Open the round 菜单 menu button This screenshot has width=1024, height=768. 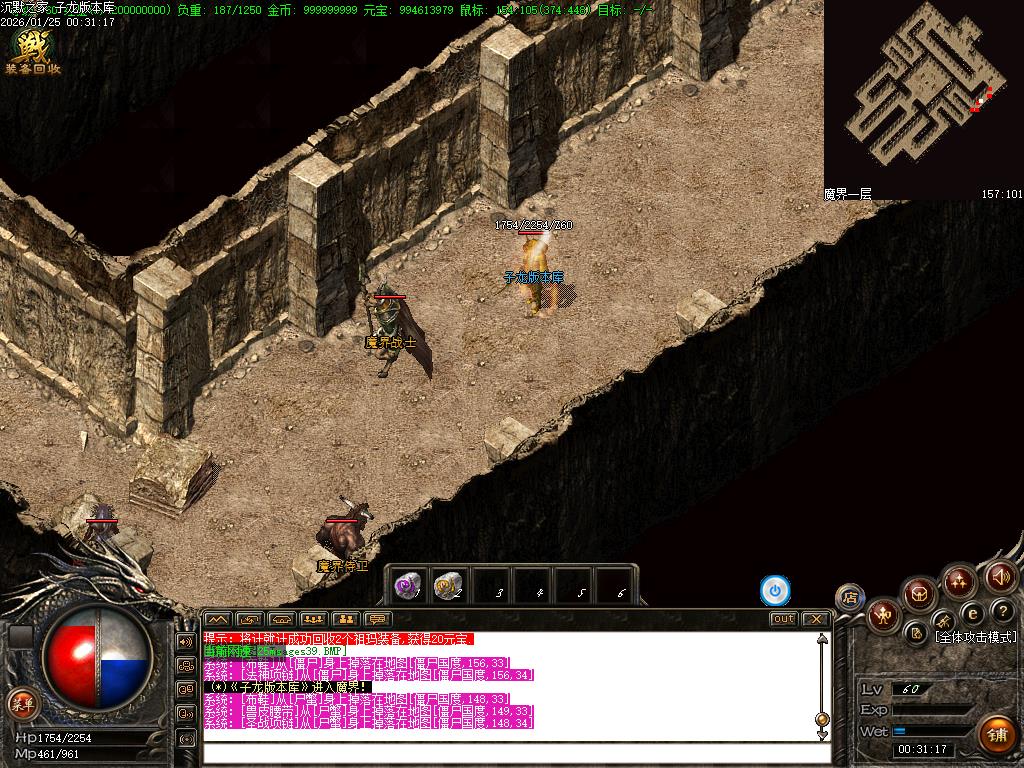click(x=21, y=702)
